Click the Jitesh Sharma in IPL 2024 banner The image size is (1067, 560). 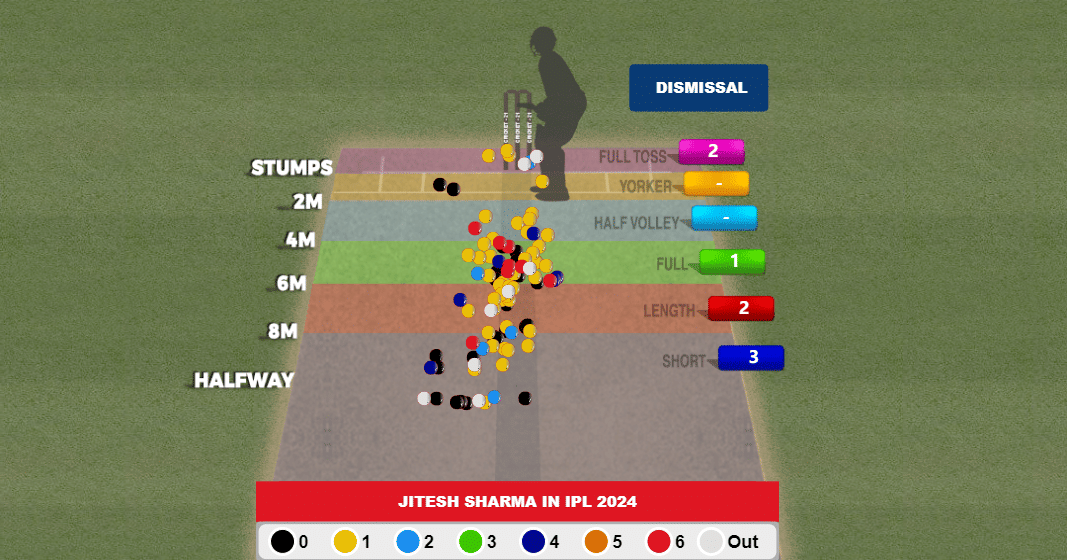[517, 501]
